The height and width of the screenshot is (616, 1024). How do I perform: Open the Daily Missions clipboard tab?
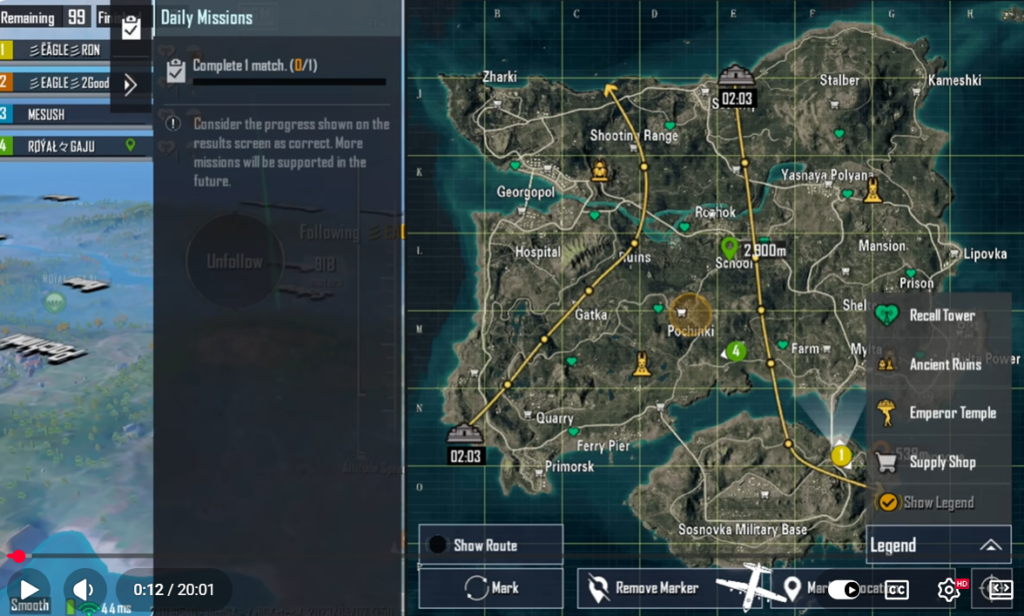point(131,28)
